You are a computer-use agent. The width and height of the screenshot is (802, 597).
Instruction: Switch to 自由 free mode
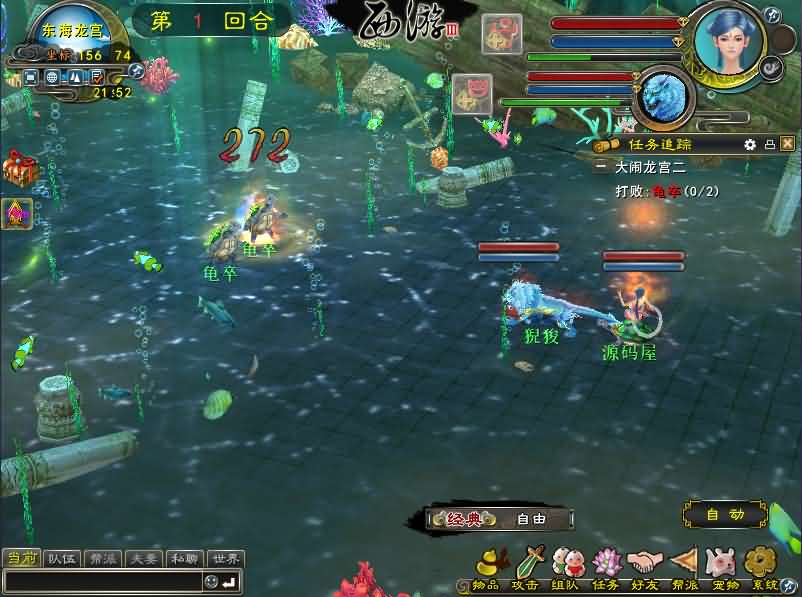[532, 519]
